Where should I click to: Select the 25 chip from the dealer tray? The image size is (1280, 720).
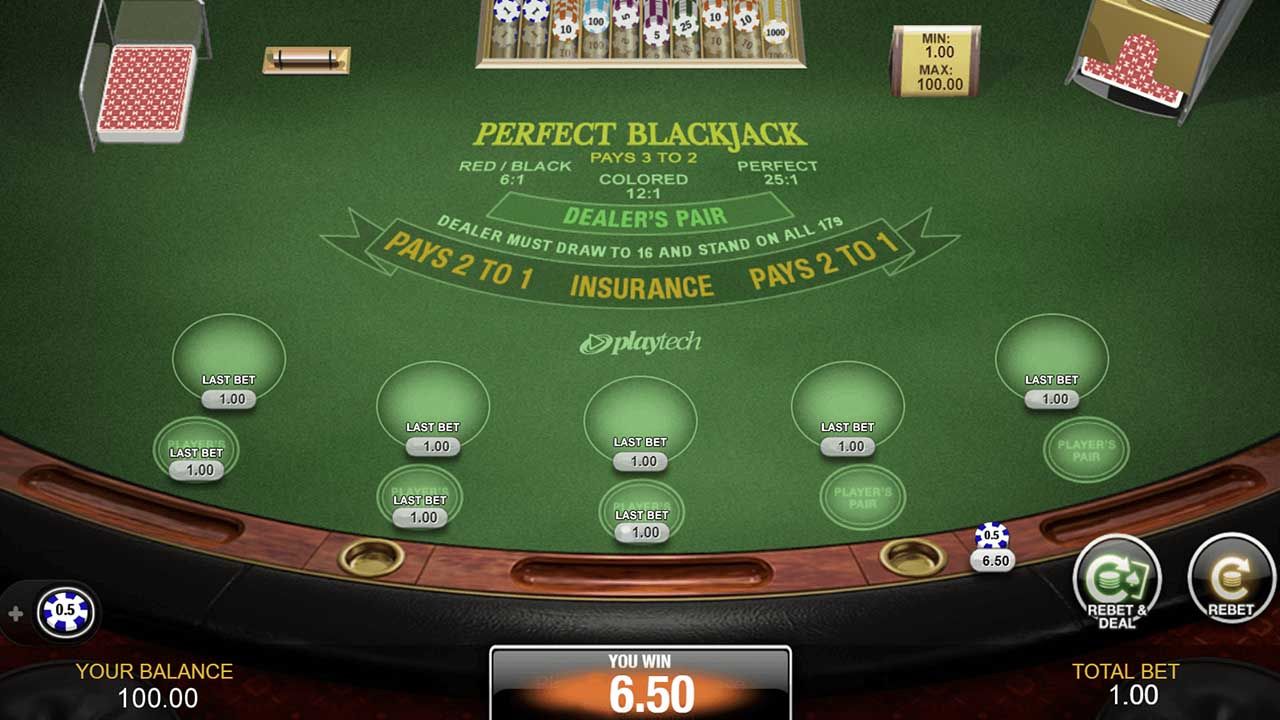(685, 26)
